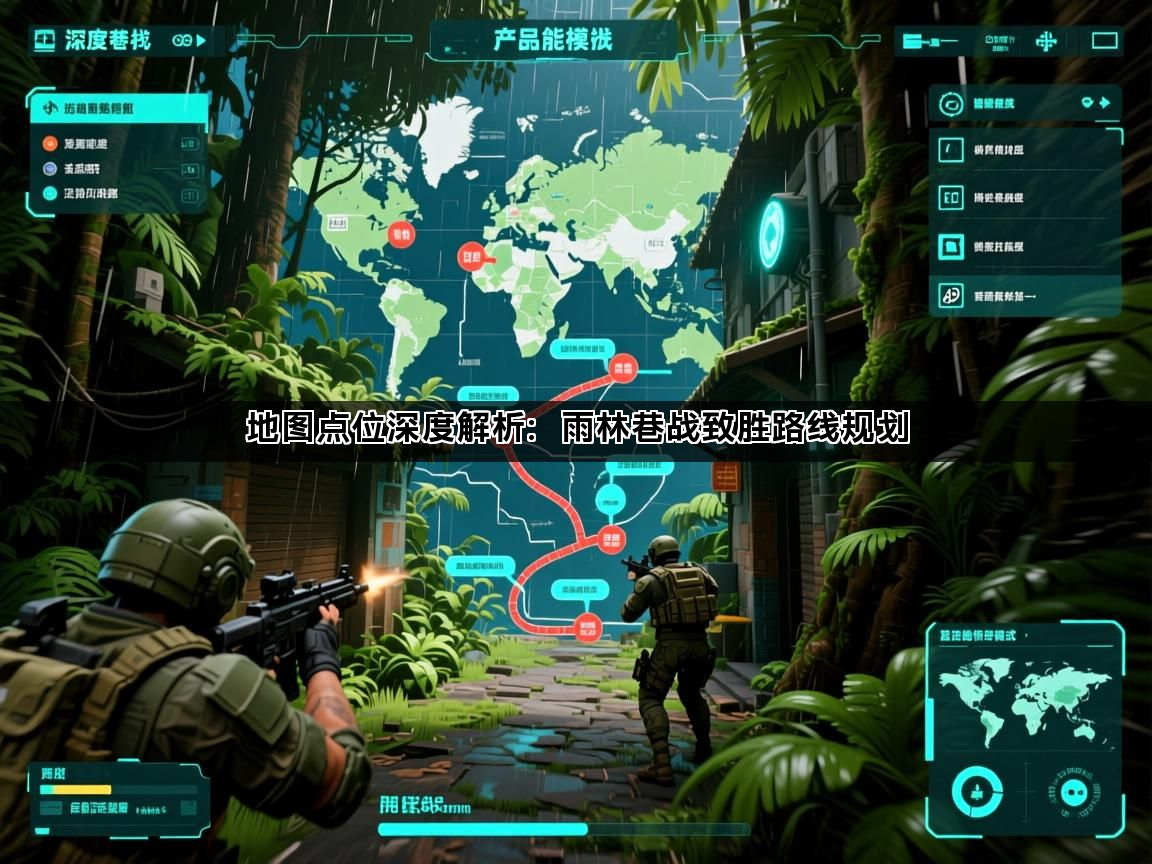This screenshot has height=864, width=1152.
Task: Click the right panel header's circular icon
Action: (952, 103)
